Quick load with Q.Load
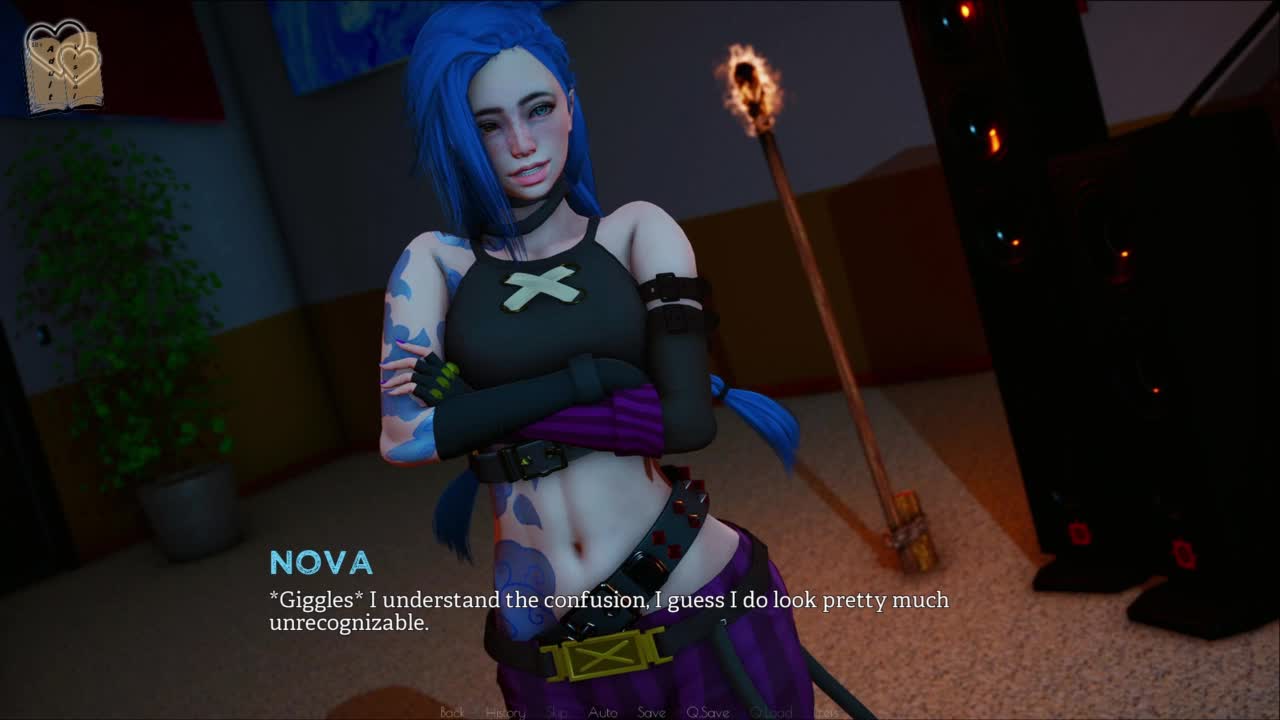Viewport: 1280px width, 720px height. [771, 712]
